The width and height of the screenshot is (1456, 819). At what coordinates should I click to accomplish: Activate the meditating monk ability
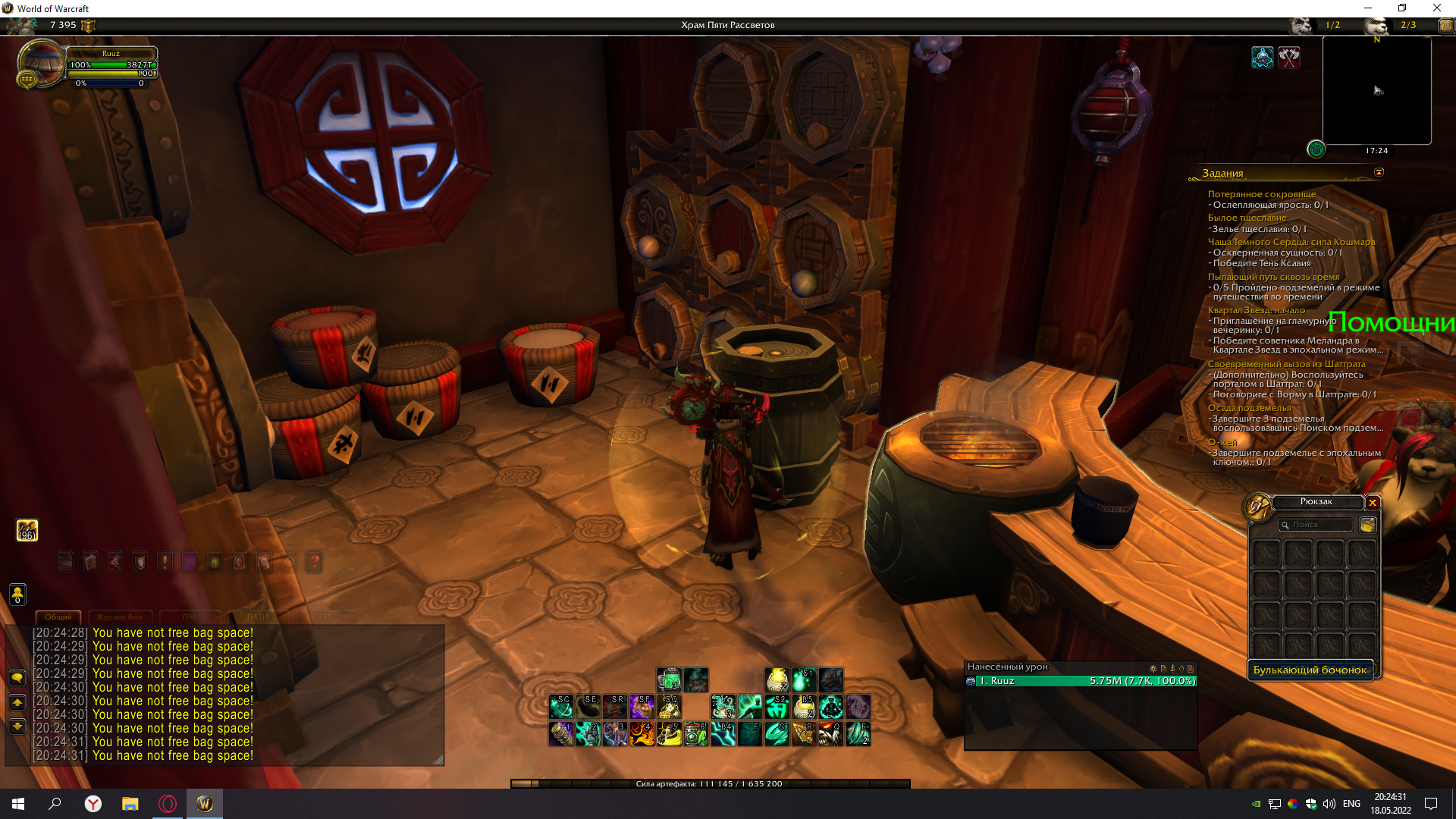[x=831, y=707]
